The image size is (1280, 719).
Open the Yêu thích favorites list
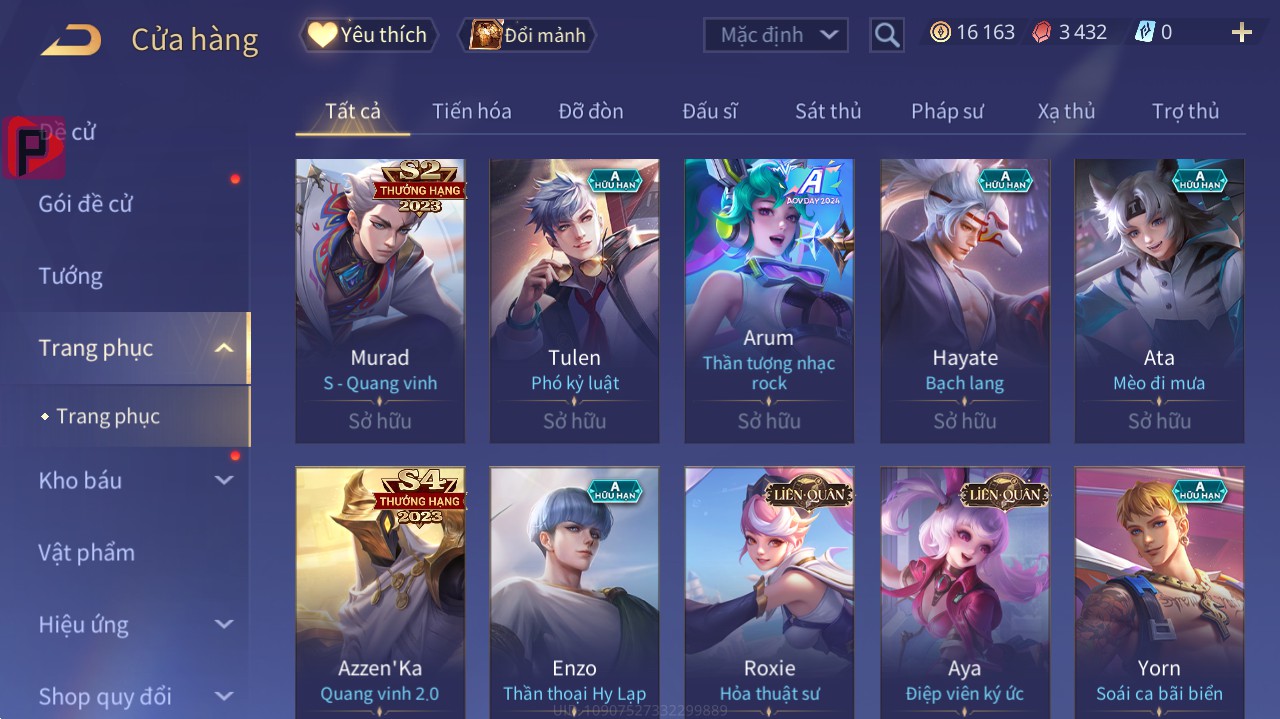coord(369,35)
